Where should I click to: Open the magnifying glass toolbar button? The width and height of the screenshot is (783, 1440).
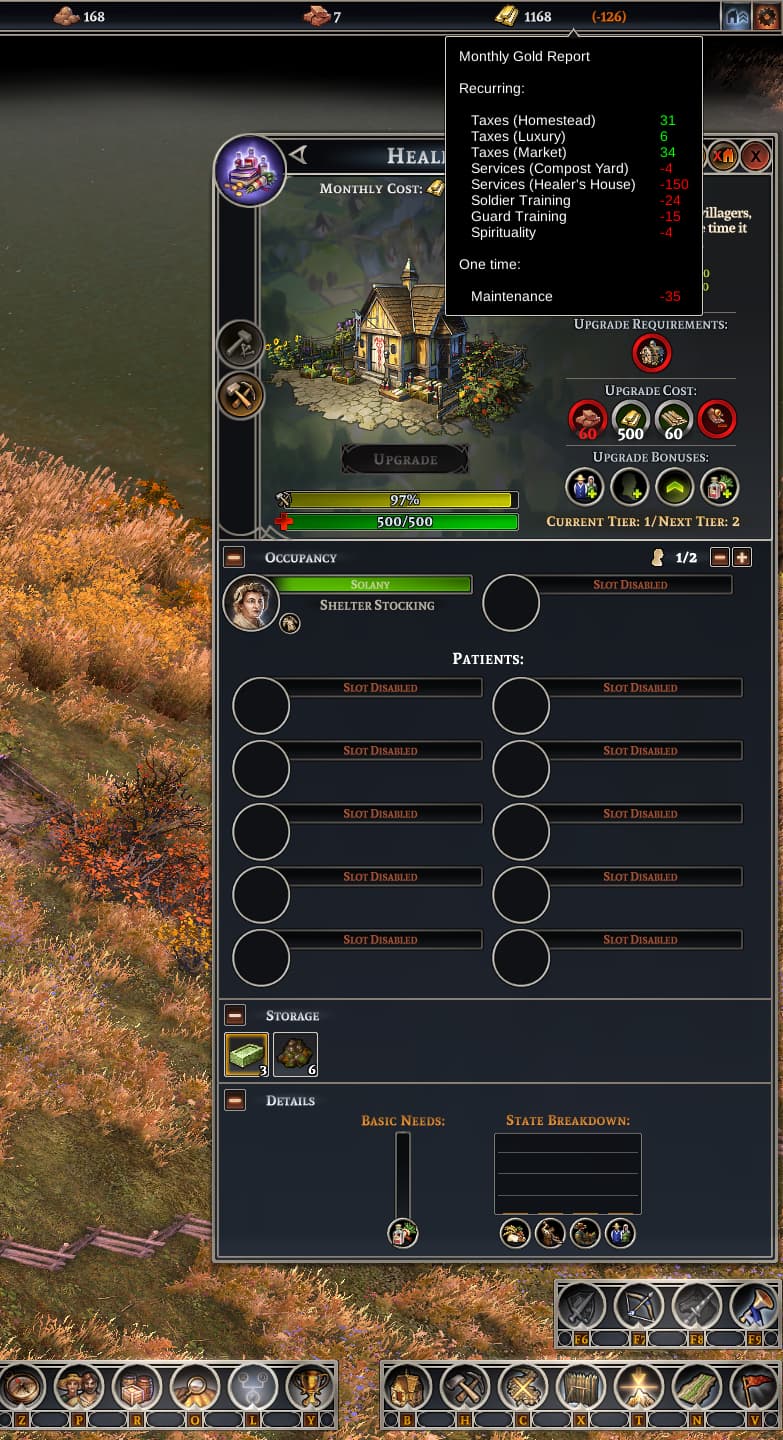pos(194,1388)
